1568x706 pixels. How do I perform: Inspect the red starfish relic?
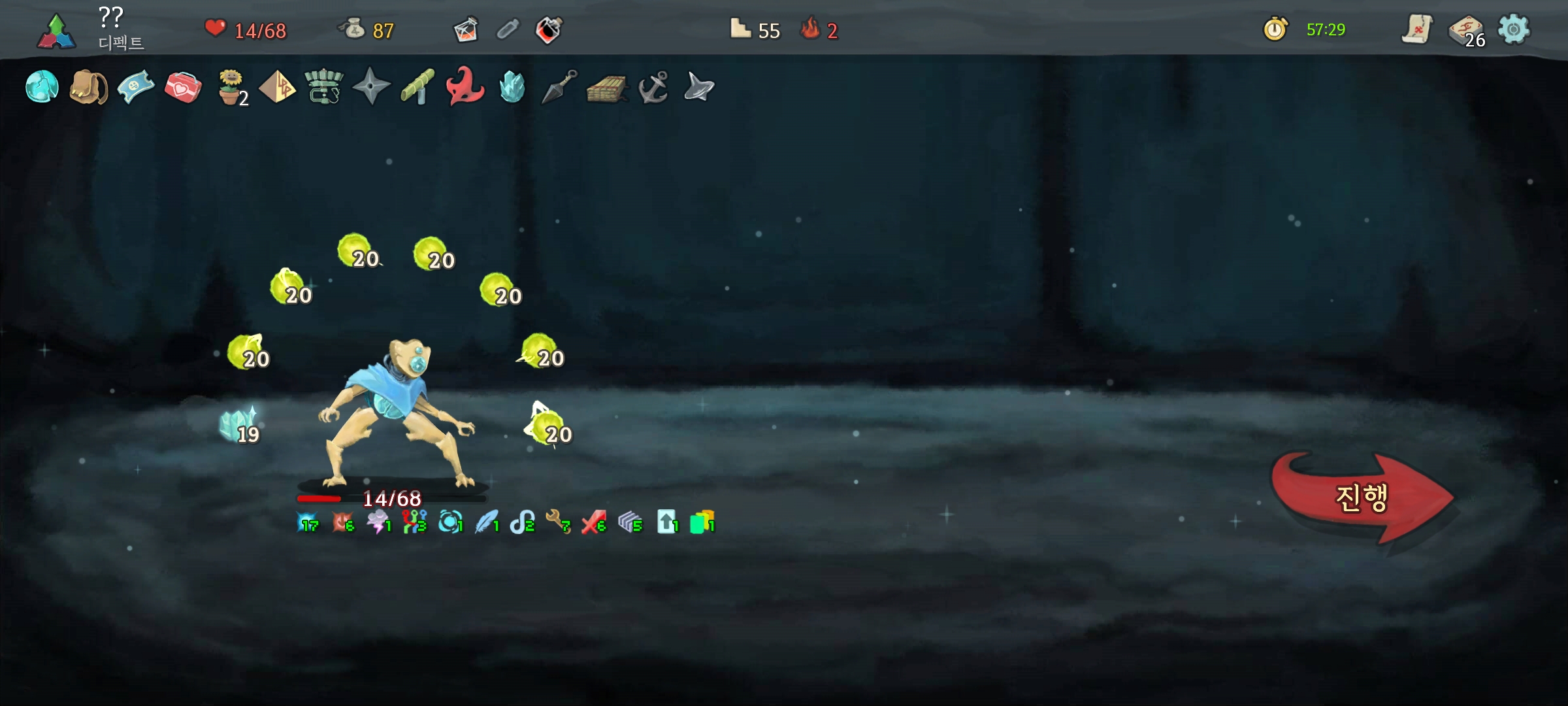click(x=465, y=87)
